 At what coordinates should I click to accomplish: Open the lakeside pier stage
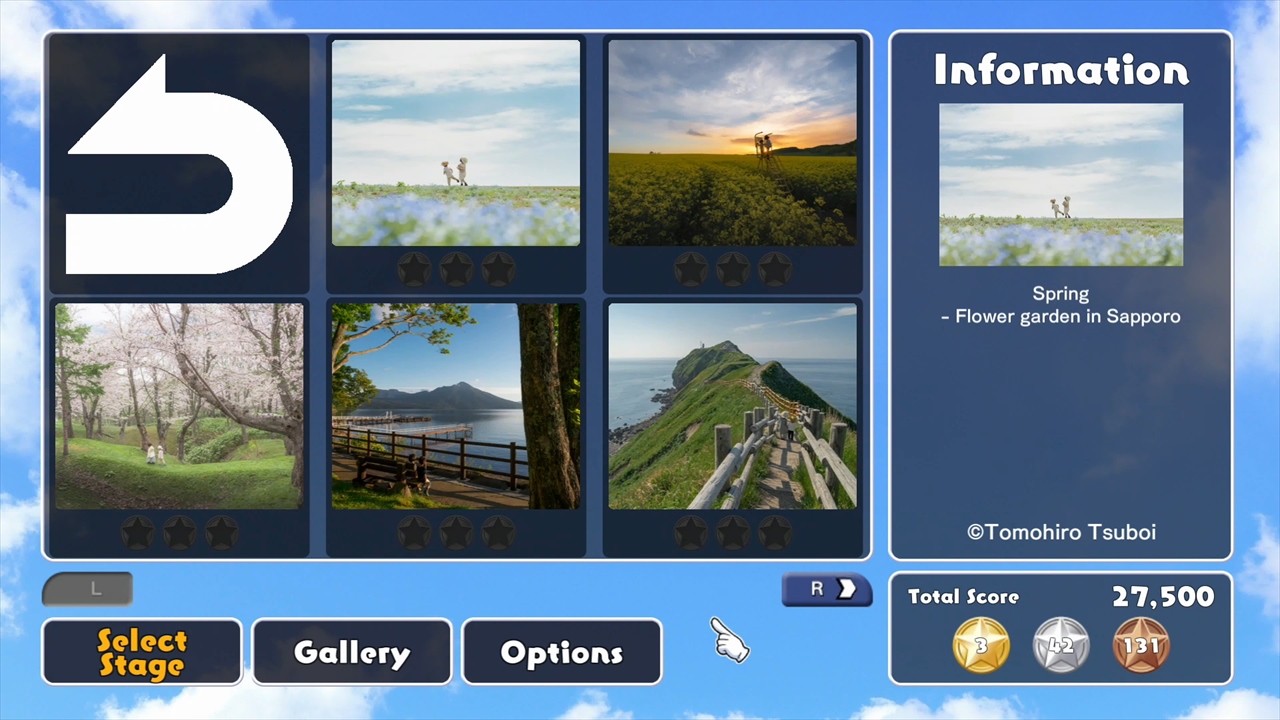[x=455, y=405]
